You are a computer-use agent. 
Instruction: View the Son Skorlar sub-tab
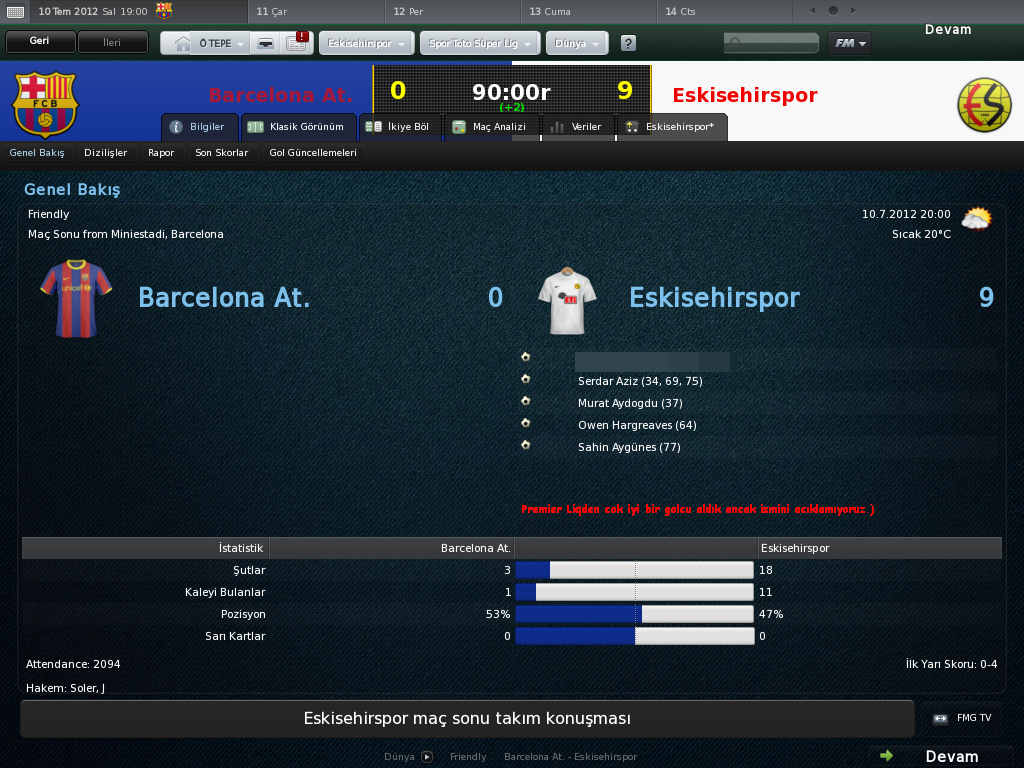[x=221, y=153]
